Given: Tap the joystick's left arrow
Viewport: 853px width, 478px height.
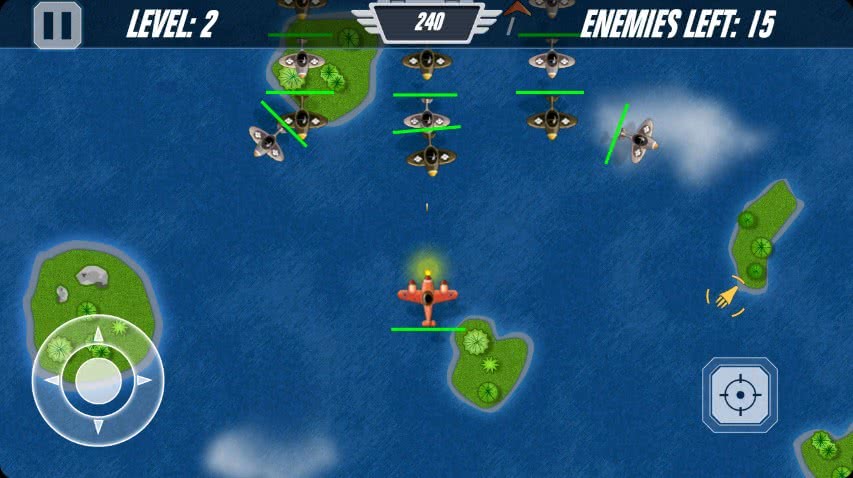Looking at the screenshot, I should pos(52,381).
